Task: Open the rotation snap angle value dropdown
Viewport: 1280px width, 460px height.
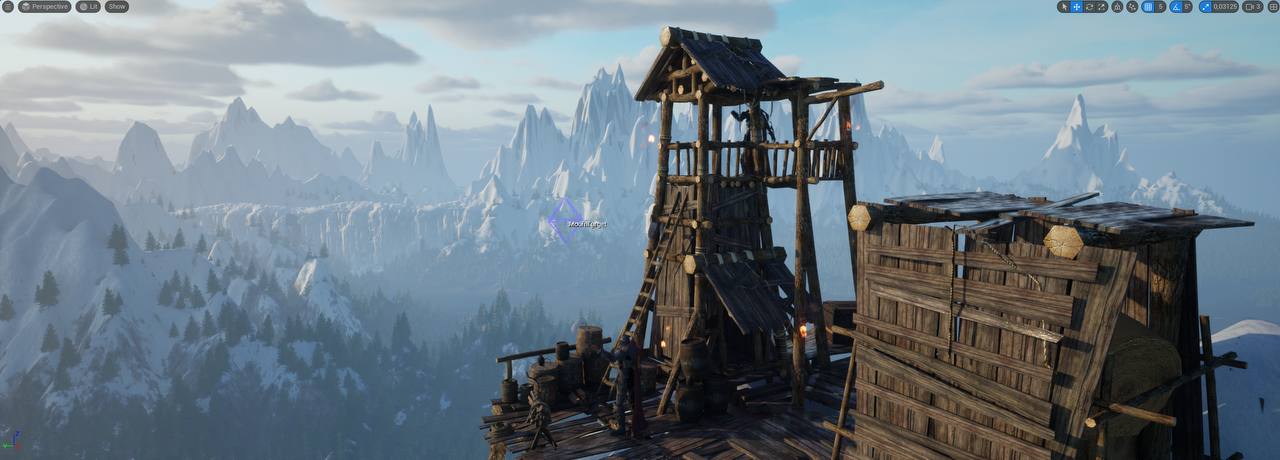Action: [1187, 6]
